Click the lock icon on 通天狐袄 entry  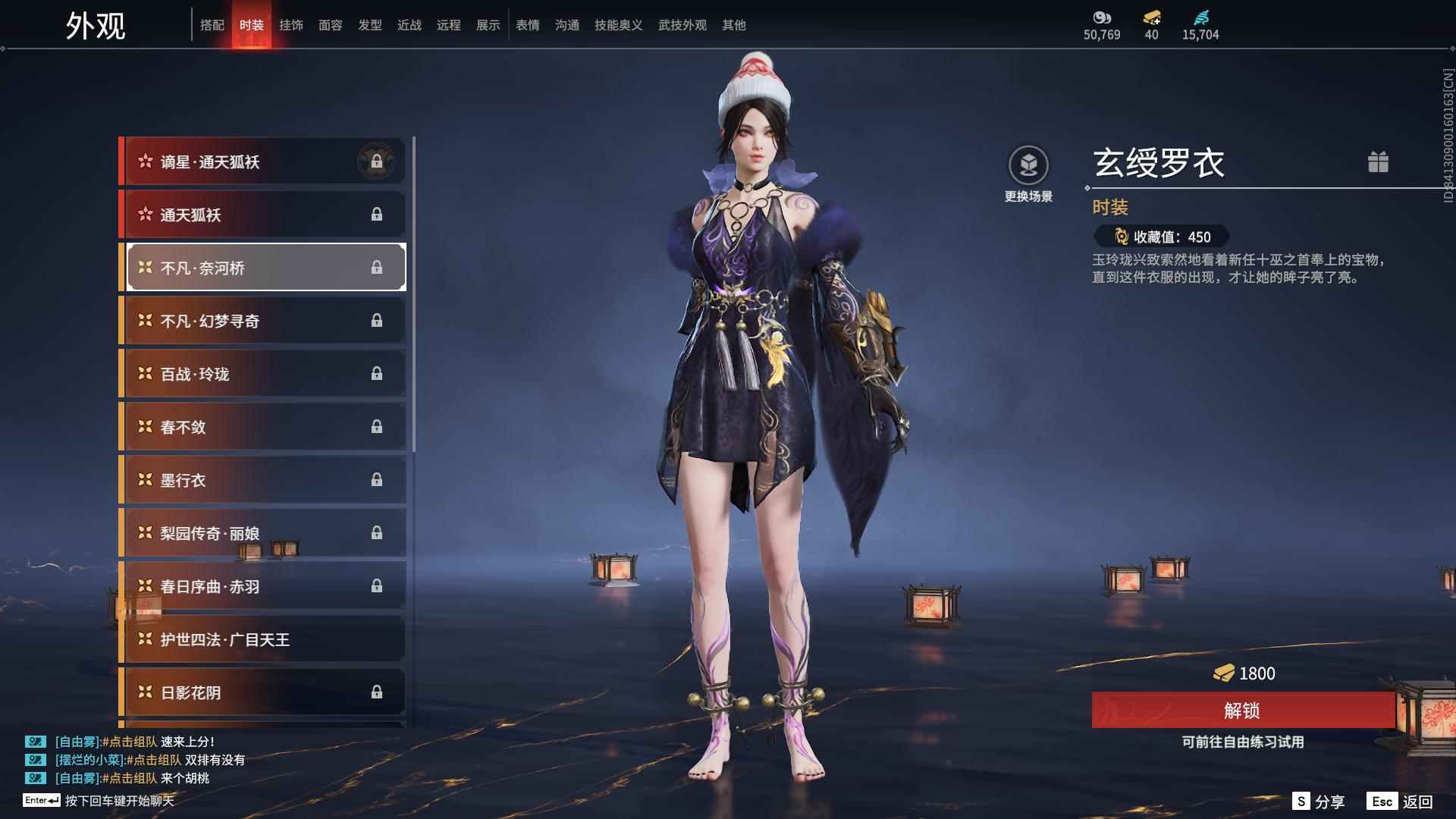point(378,214)
